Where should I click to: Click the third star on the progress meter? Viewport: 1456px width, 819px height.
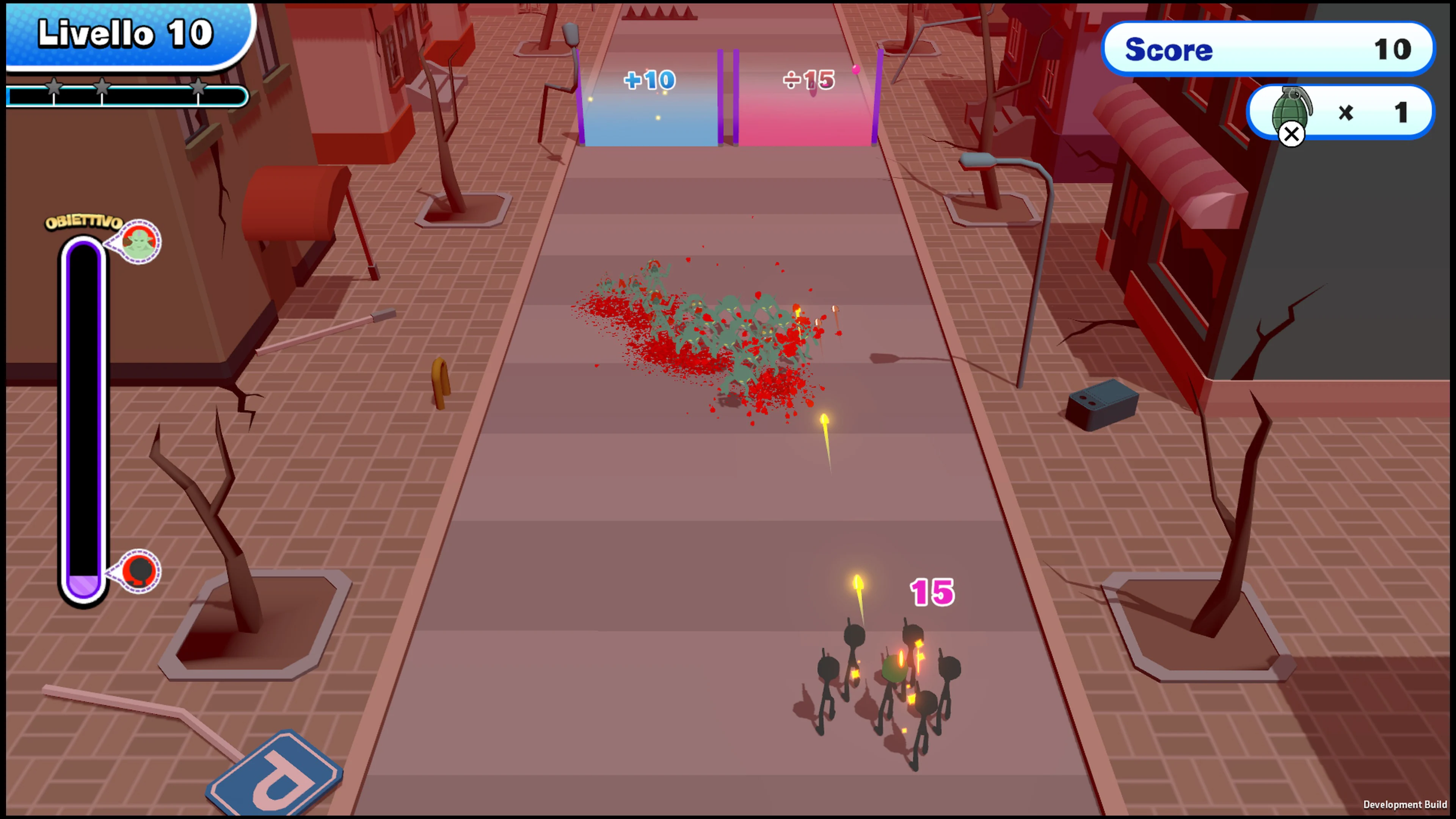click(199, 88)
